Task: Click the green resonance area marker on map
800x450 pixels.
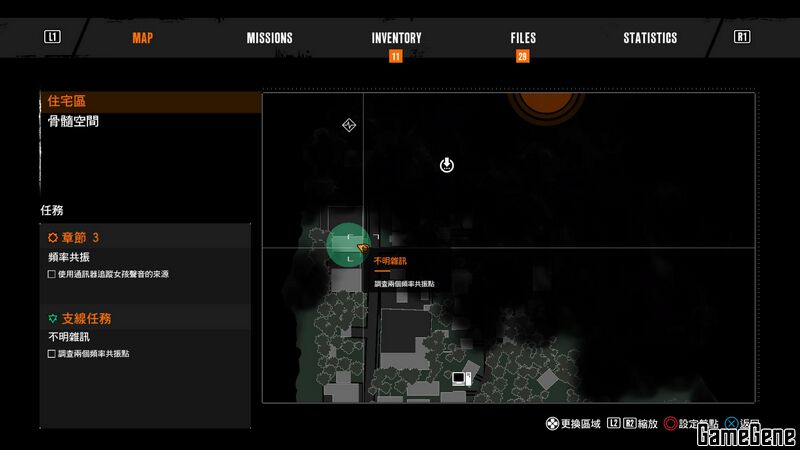Action: pyautogui.click(x=346, y=245)
